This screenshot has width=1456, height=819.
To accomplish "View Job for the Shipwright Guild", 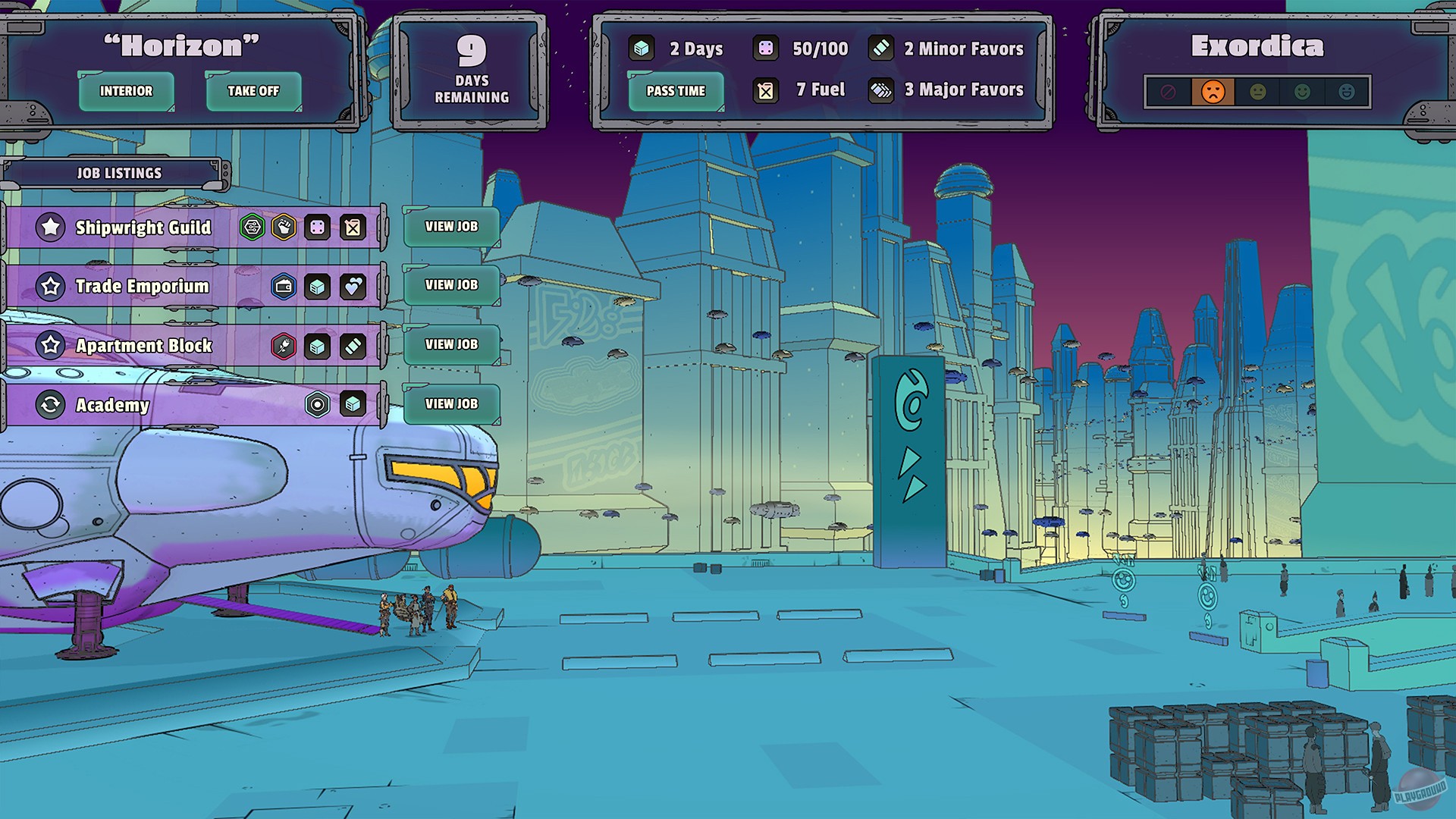I will click(x=450, y=227).
